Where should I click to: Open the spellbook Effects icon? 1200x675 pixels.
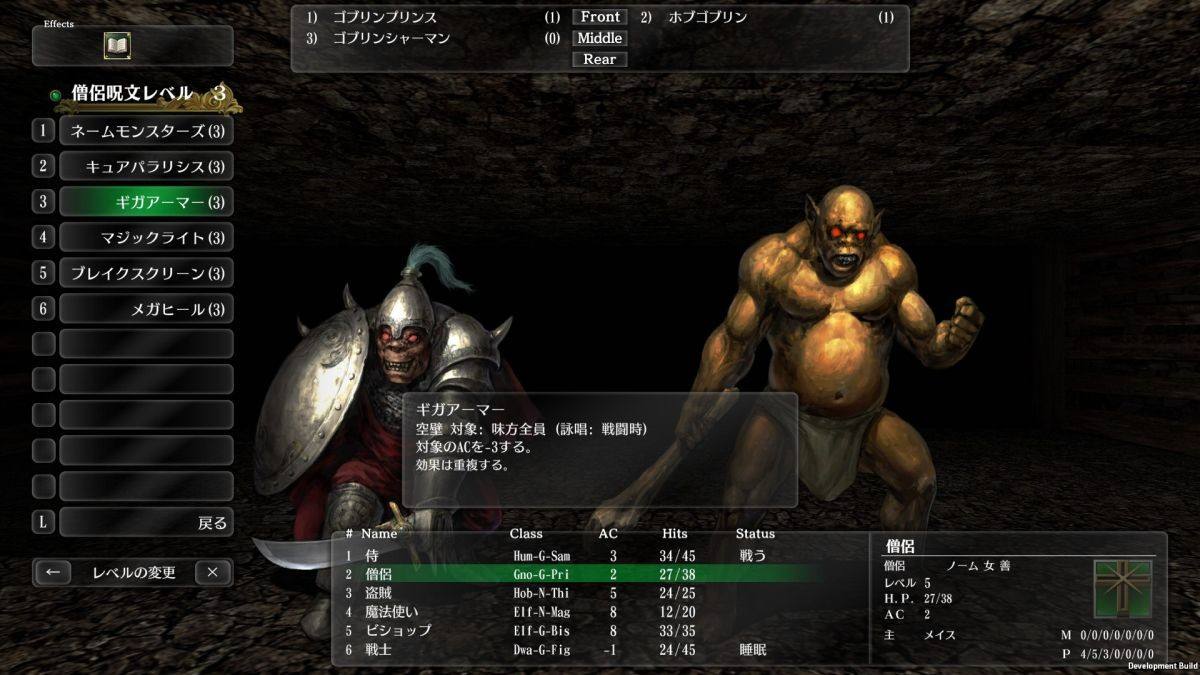coord(119,46)
